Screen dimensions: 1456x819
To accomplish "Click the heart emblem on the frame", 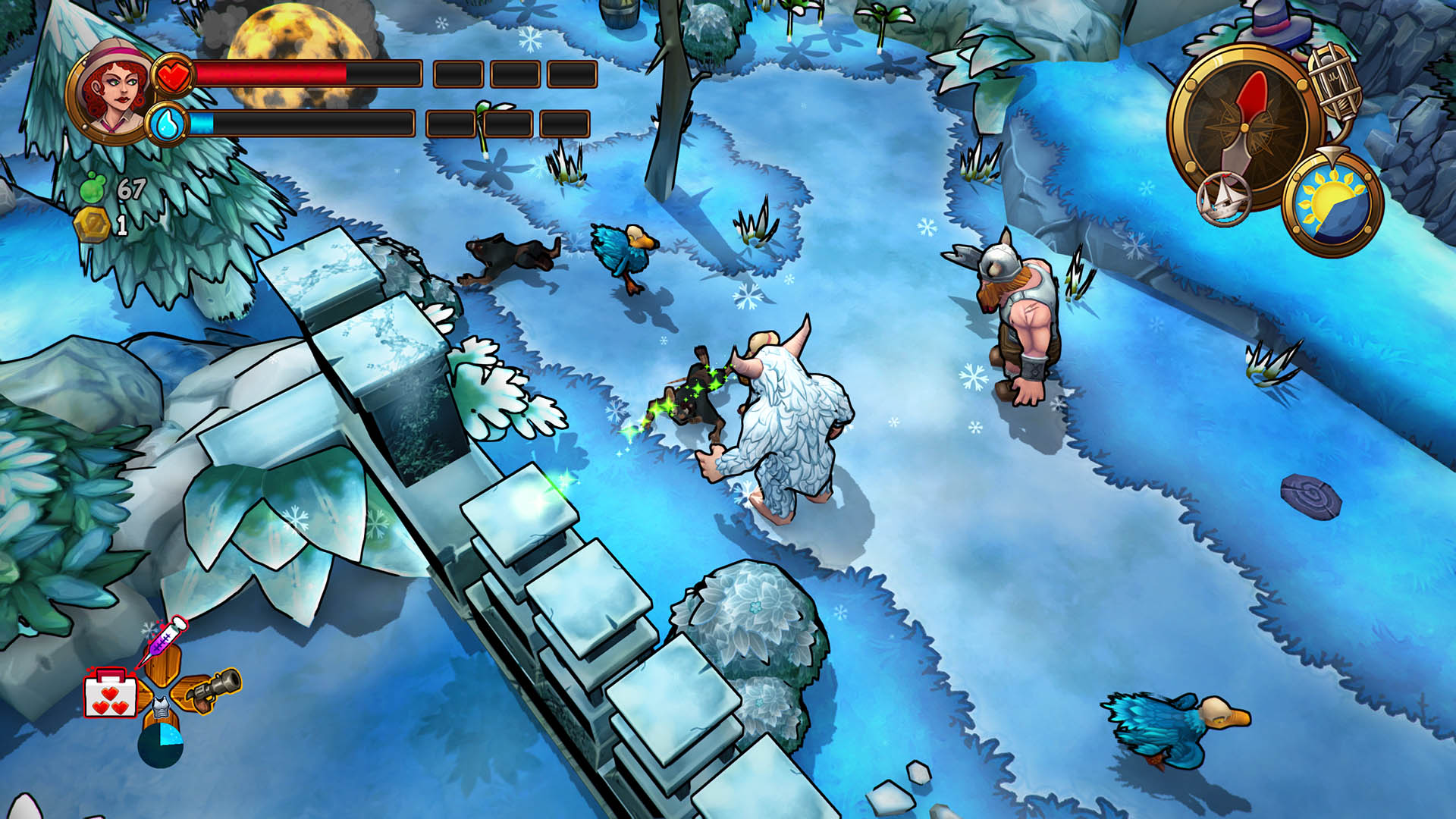I will [175, 74].
